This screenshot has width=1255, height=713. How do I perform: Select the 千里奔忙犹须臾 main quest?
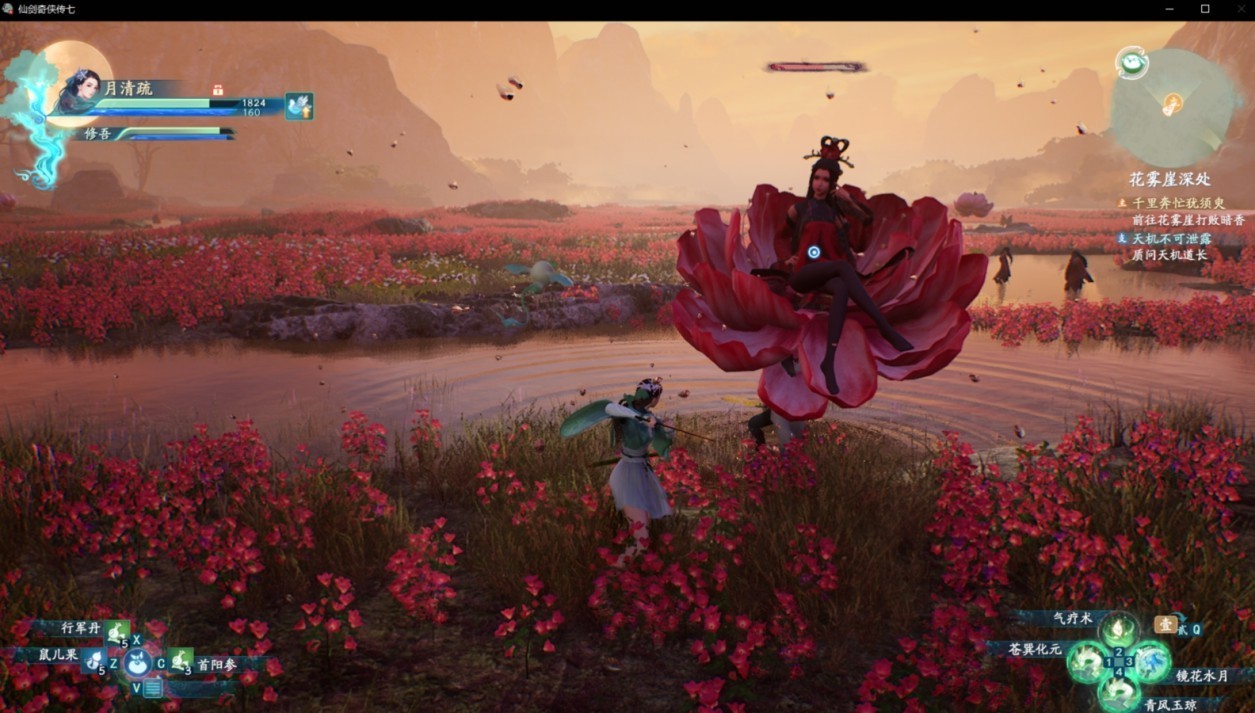[x=1178, y=202]
